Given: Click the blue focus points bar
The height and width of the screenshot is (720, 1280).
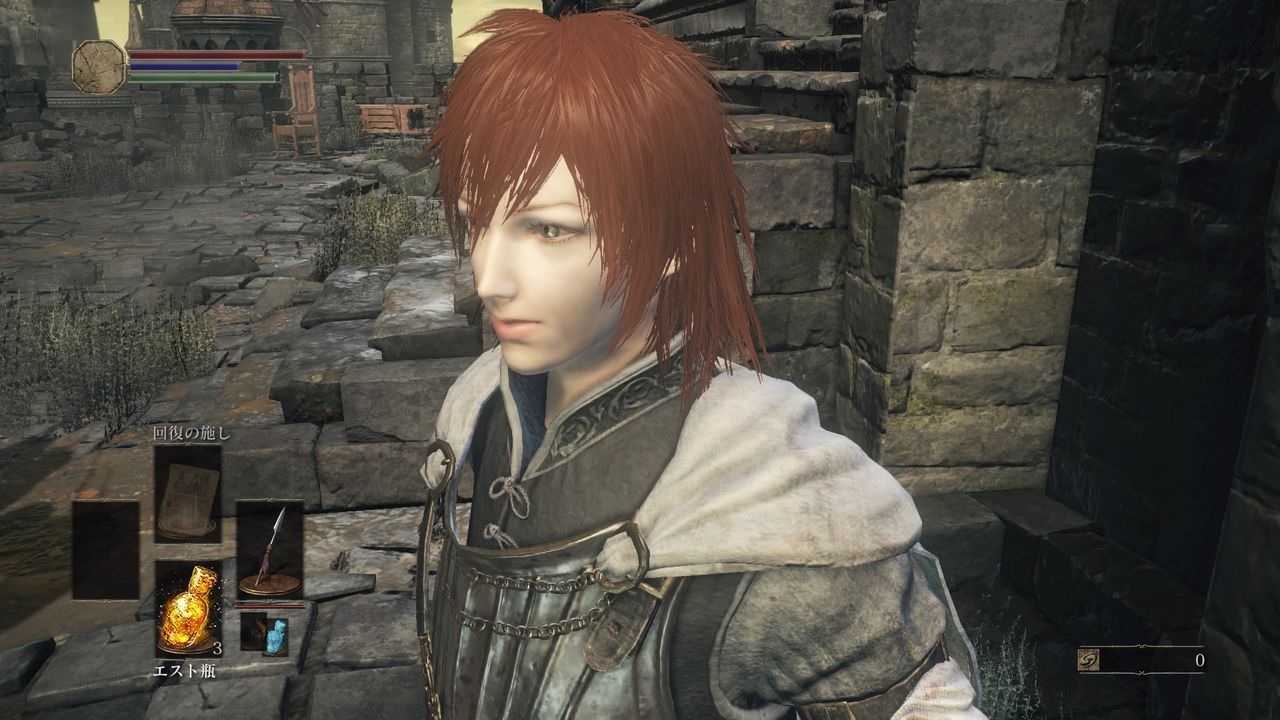Looking at the screenshot, I should pos(185,68).
